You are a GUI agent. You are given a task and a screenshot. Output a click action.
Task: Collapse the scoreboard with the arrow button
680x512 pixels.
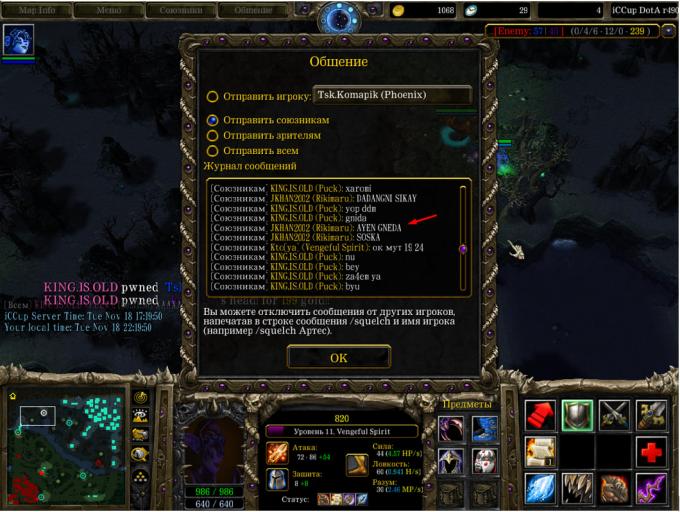click(667, 31)
